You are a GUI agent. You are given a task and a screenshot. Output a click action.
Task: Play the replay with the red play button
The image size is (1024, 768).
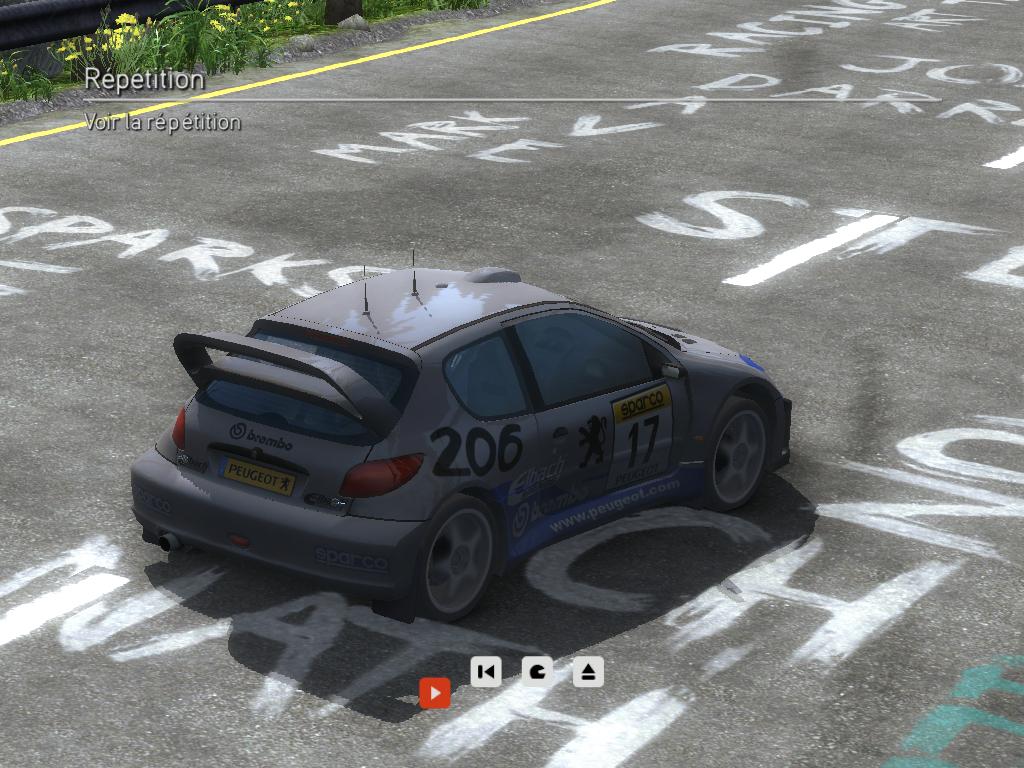[435, 692]
